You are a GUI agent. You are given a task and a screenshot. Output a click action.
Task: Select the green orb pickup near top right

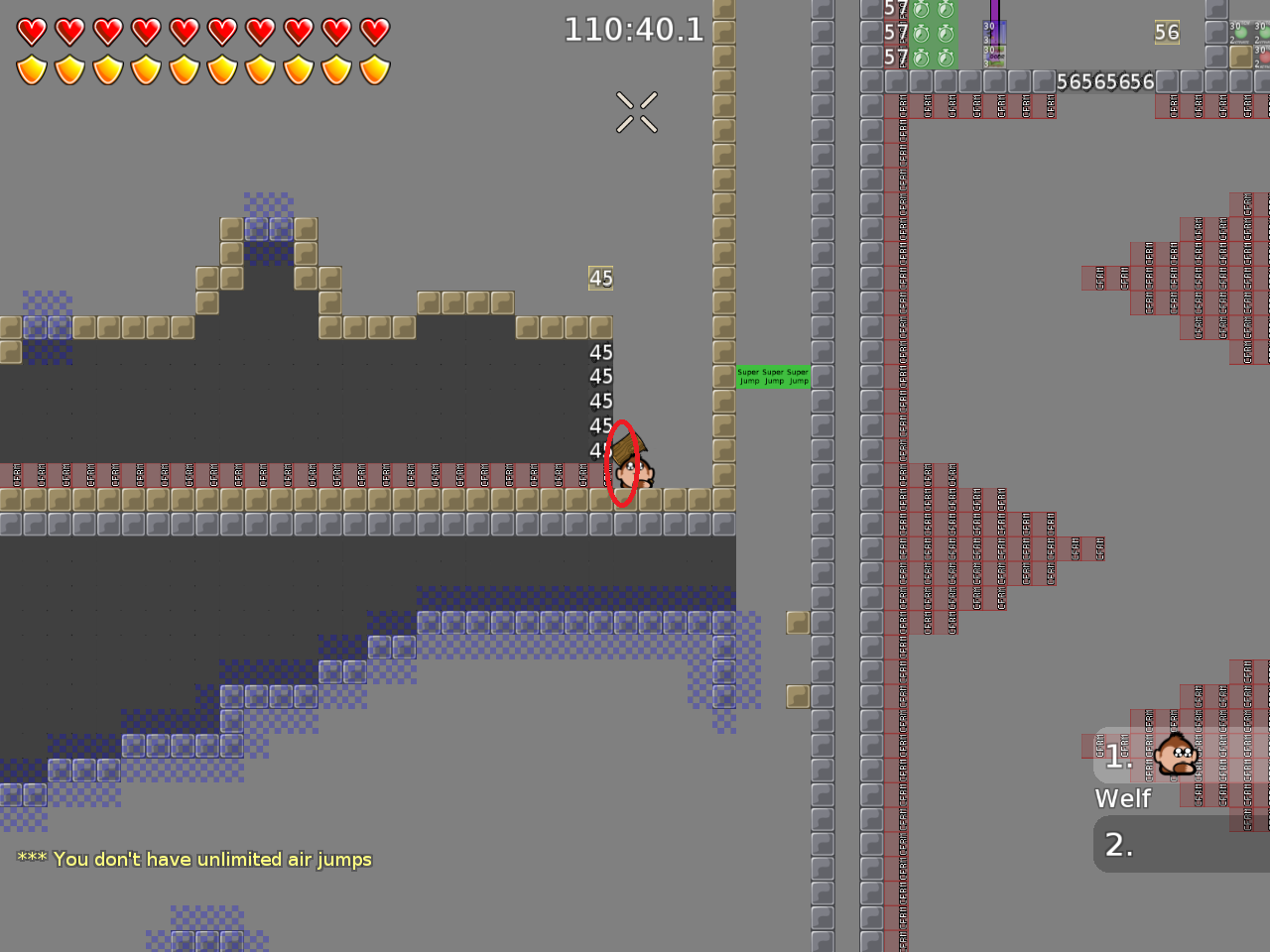coord(1241,33)
